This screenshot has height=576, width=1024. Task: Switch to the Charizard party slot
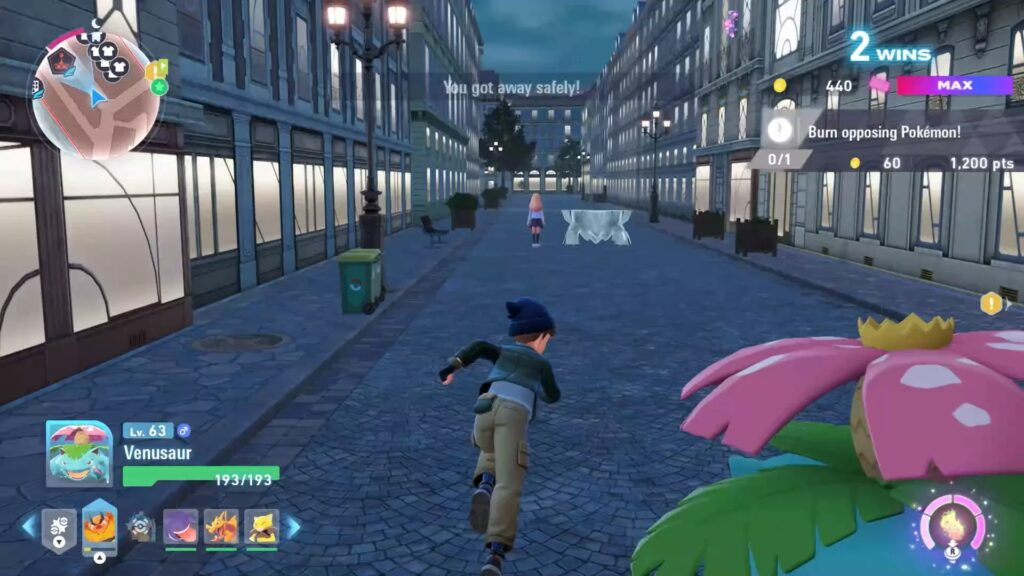pyautogui.click(x=221, y=526)
